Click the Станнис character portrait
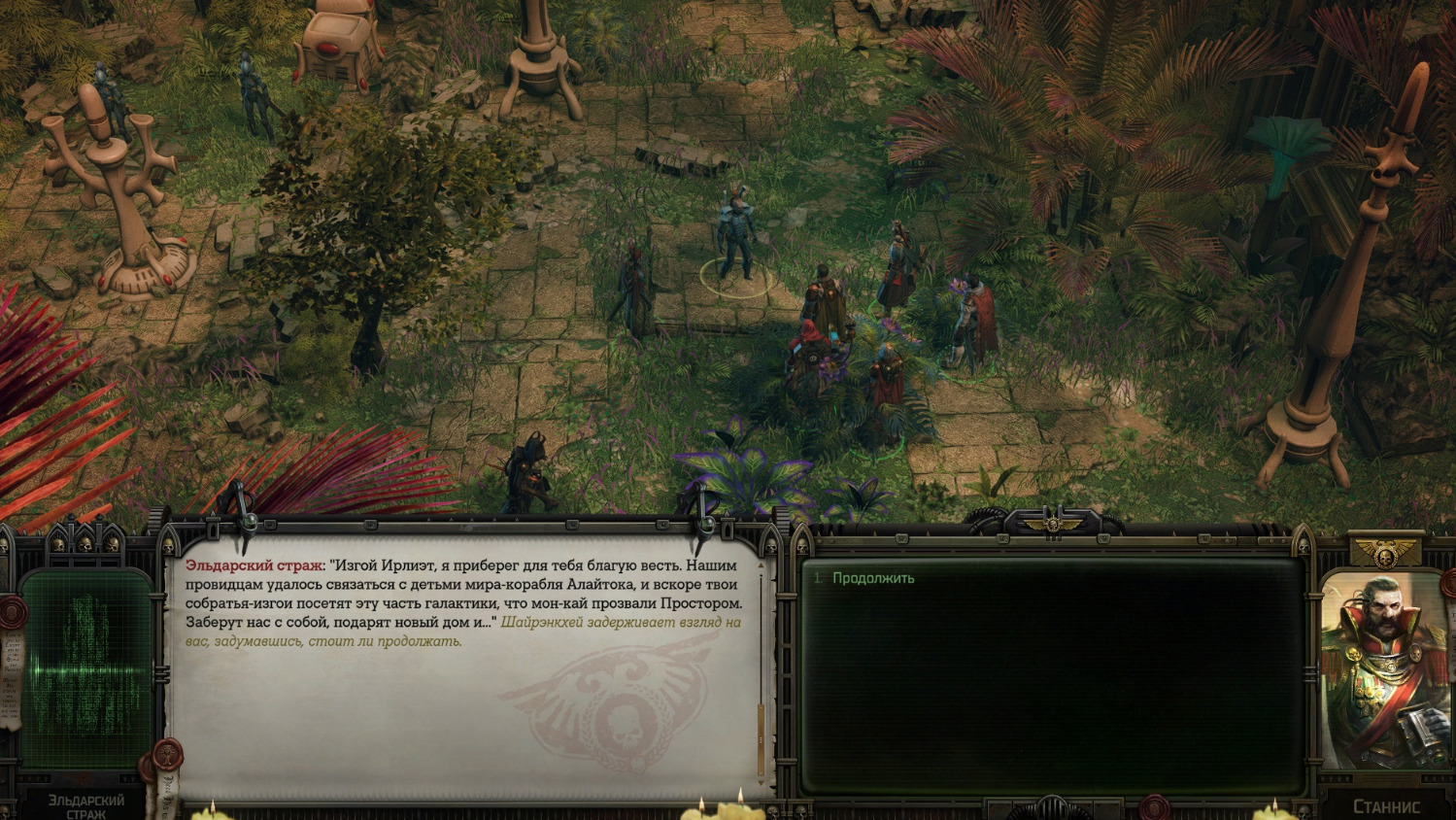 (1385, 670)
